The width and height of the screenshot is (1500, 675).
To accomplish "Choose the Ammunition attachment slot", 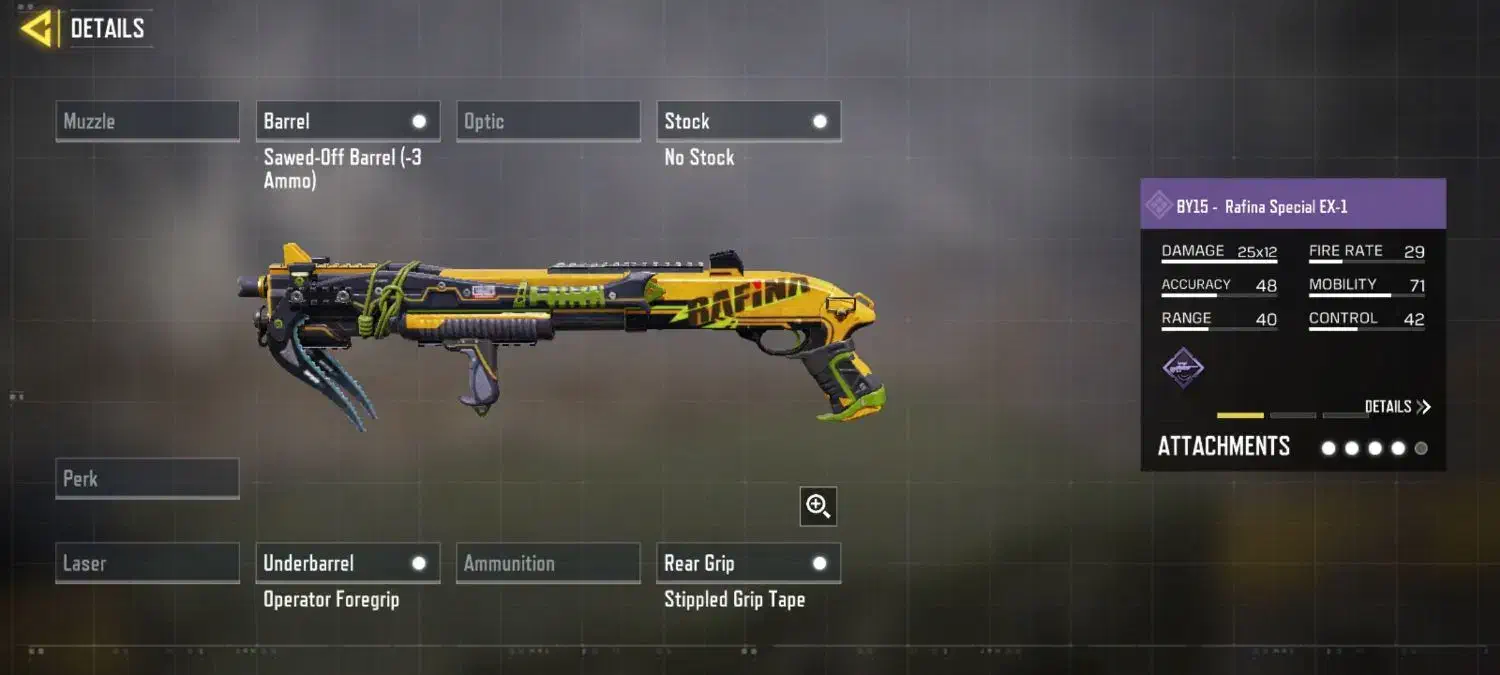I will click(x=548, y=563).
